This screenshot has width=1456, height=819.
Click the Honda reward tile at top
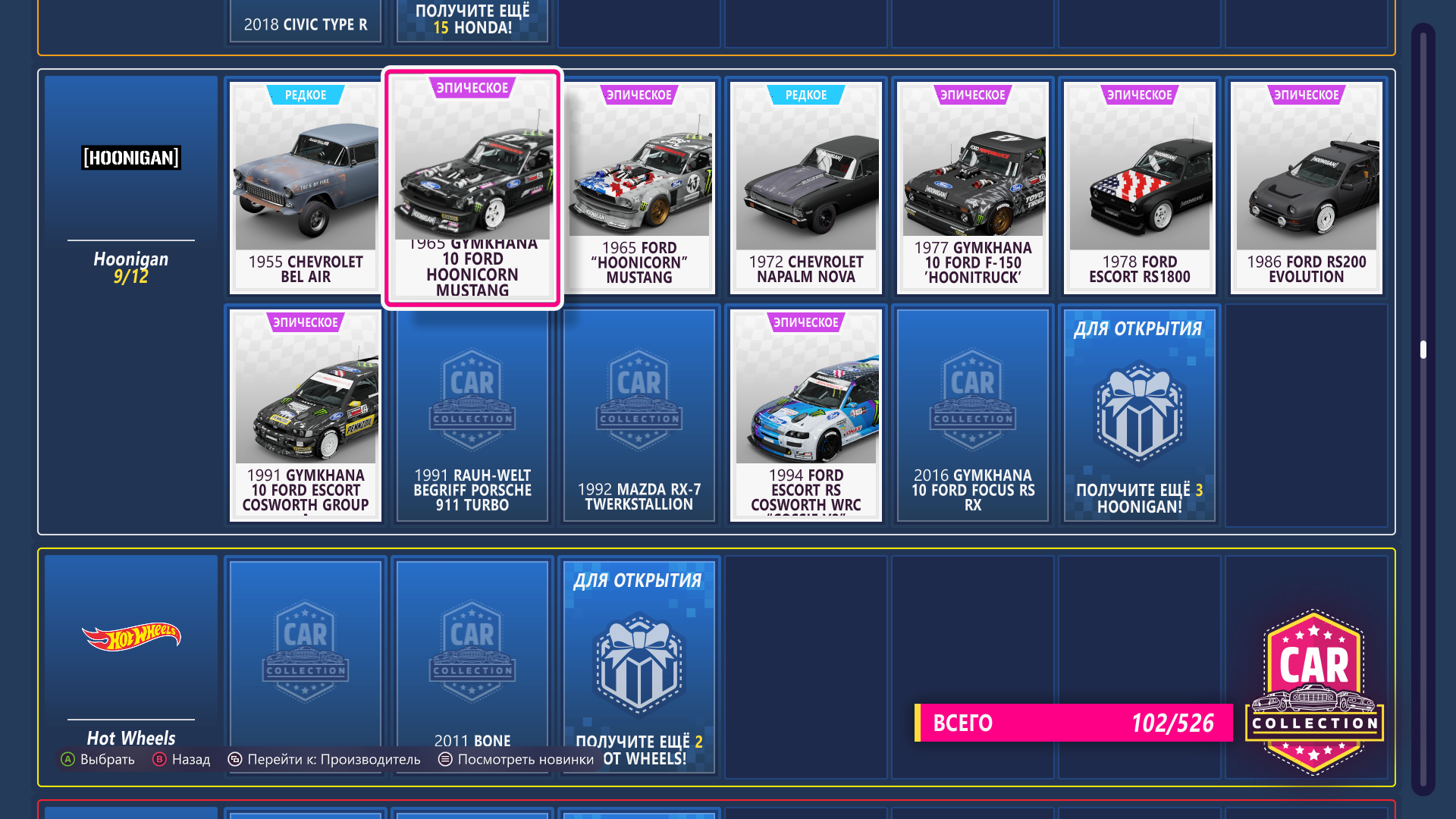point(472,20)
